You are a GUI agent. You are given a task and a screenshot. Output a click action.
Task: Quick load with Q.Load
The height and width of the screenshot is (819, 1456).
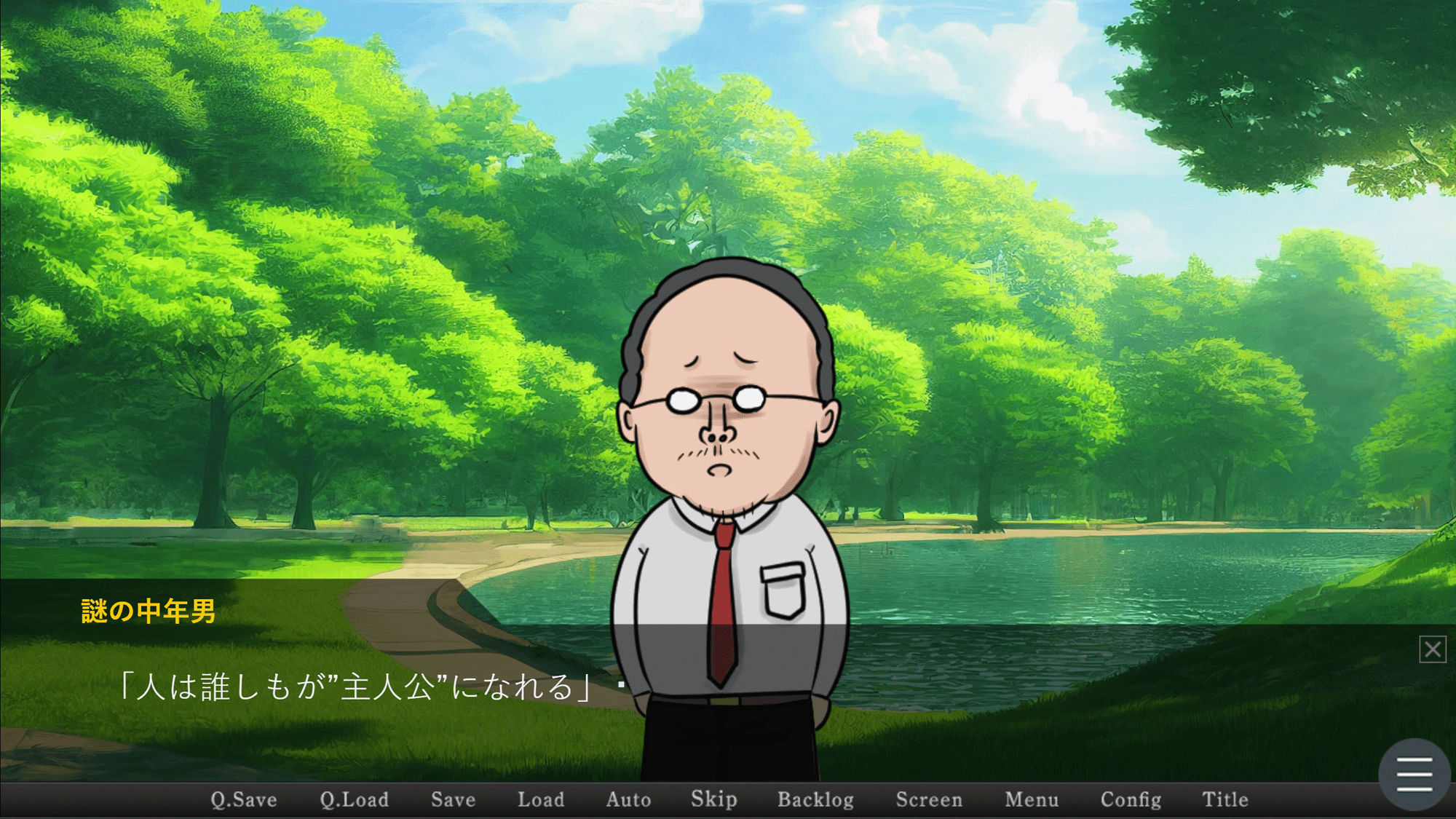(354, 799)
